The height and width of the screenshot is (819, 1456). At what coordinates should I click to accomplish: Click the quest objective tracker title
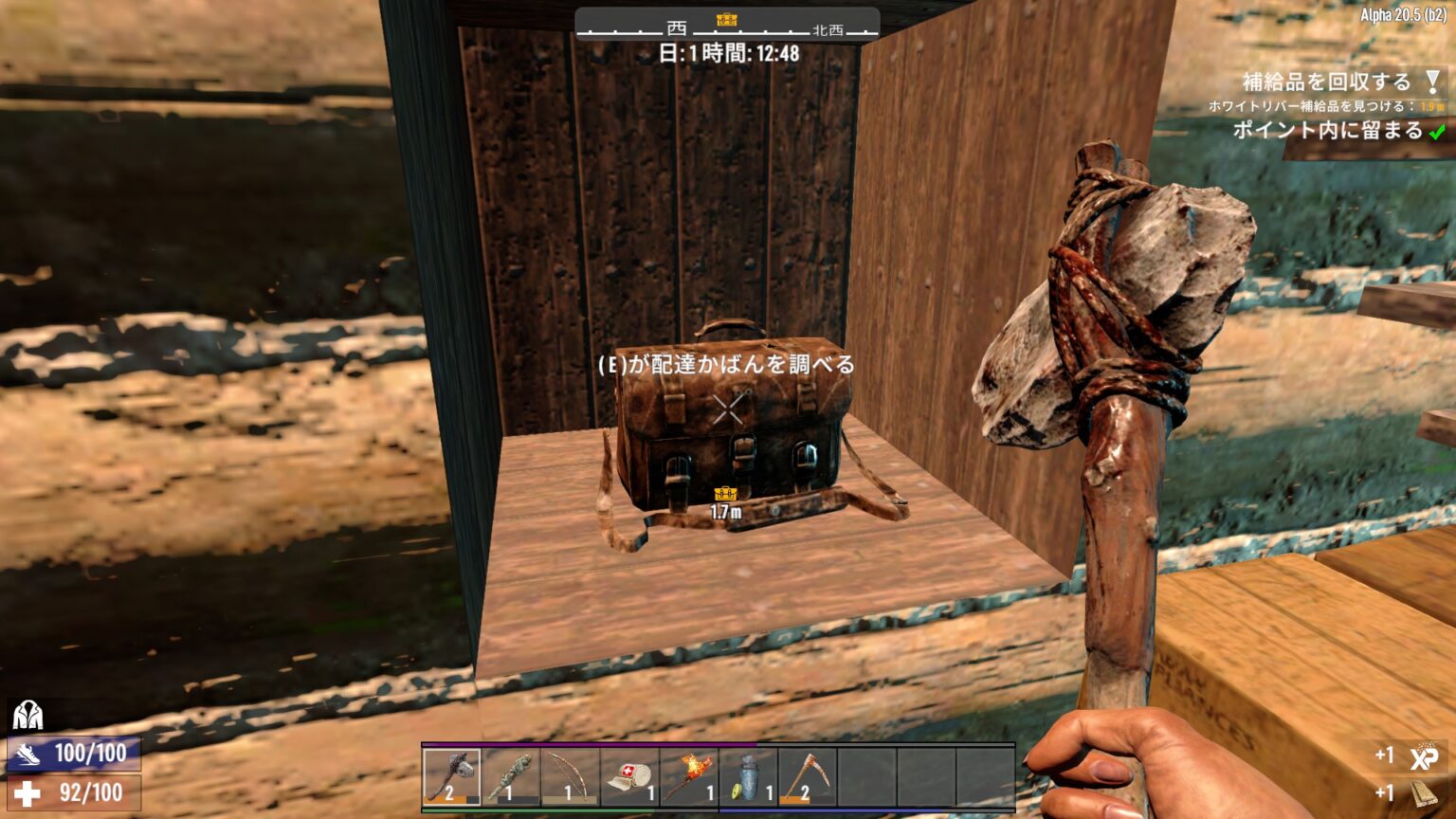[1326, 82]
